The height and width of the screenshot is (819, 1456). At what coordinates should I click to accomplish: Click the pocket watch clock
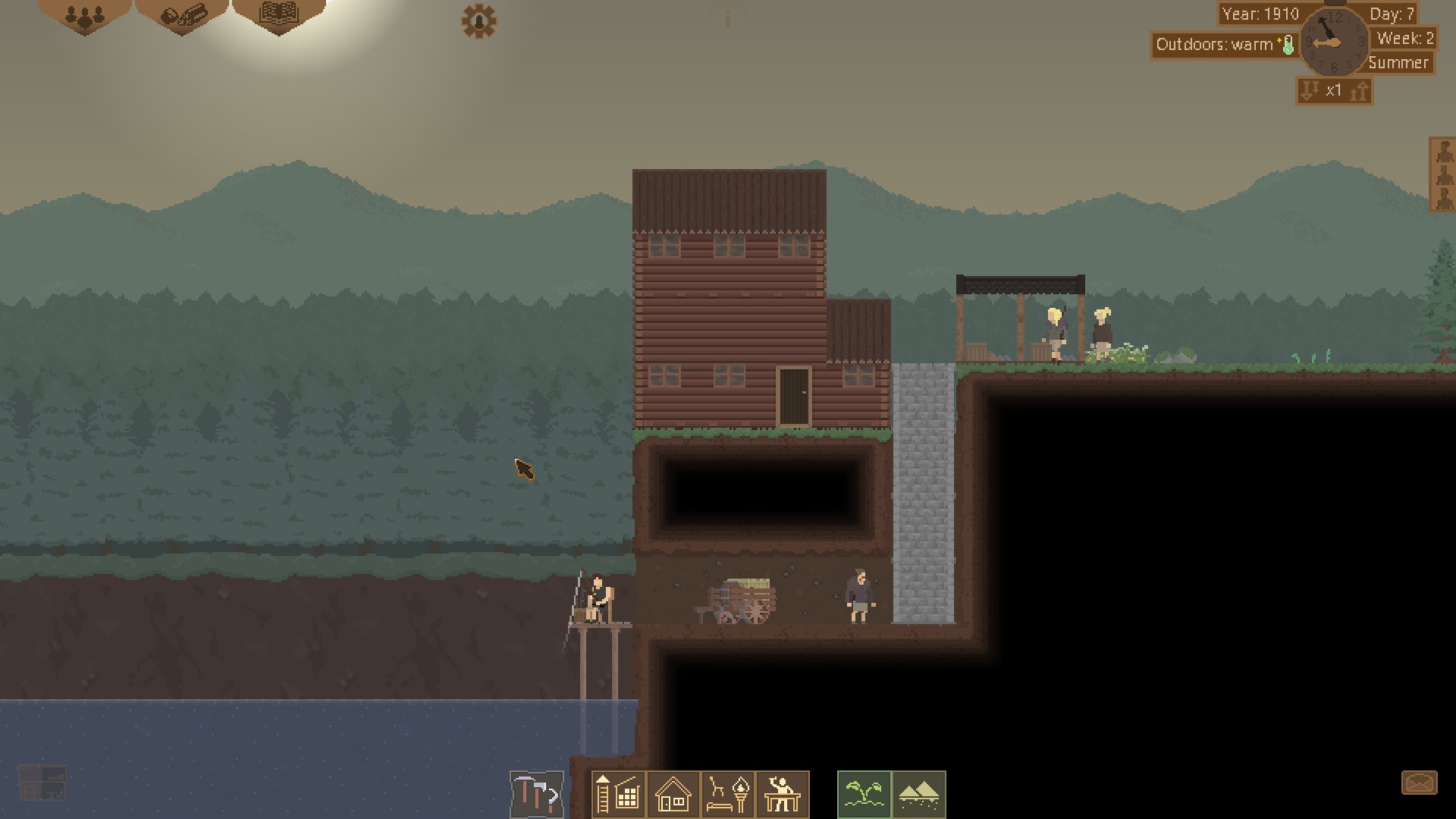click(x=1334, y=42)
